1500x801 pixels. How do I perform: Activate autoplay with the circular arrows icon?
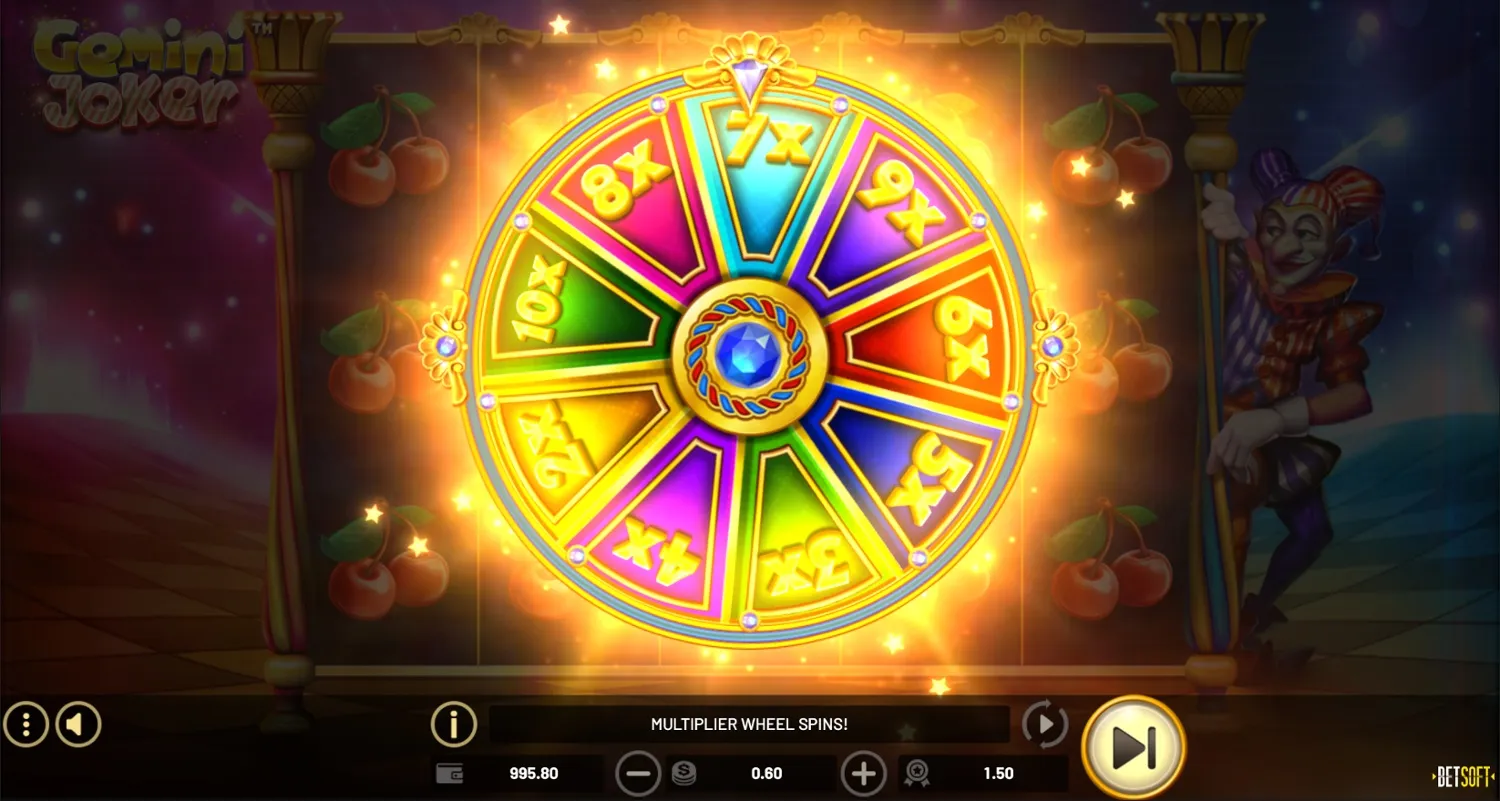pos(1046,722)
